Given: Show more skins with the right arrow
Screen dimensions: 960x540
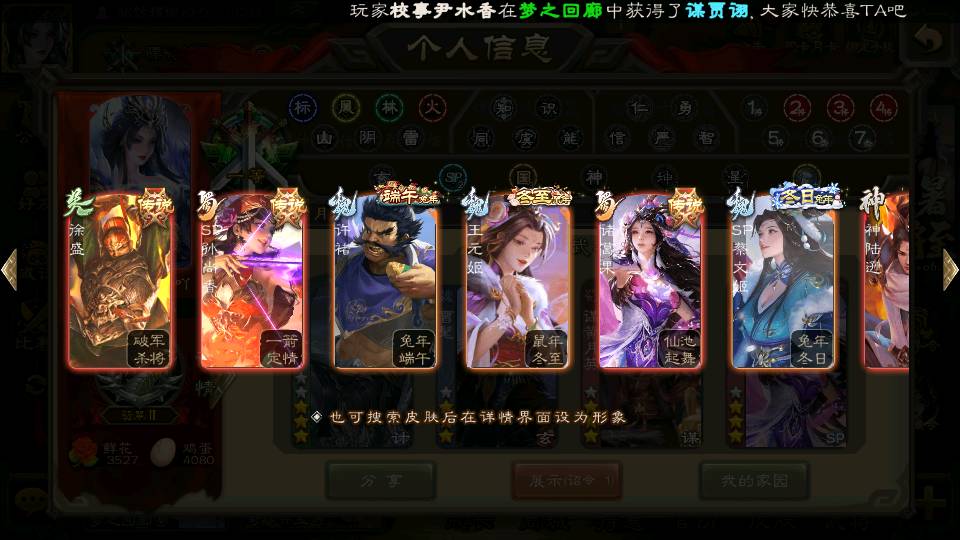Looking at the screenshot, I should [950, 270].
